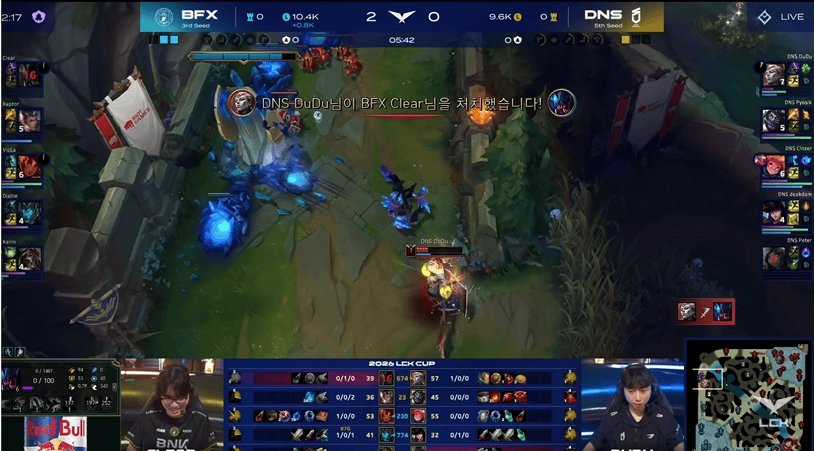Select DNS Peter's champion portrait
The height and width of the screenshot is (451, 815).
[x=774, y=258]
